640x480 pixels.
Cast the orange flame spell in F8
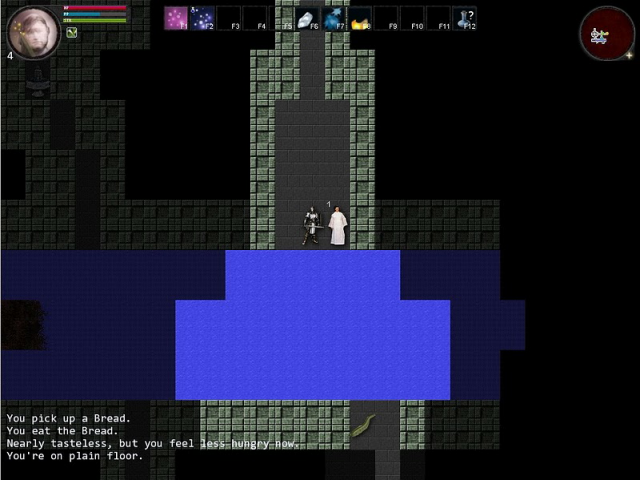[x=360, y=18]
